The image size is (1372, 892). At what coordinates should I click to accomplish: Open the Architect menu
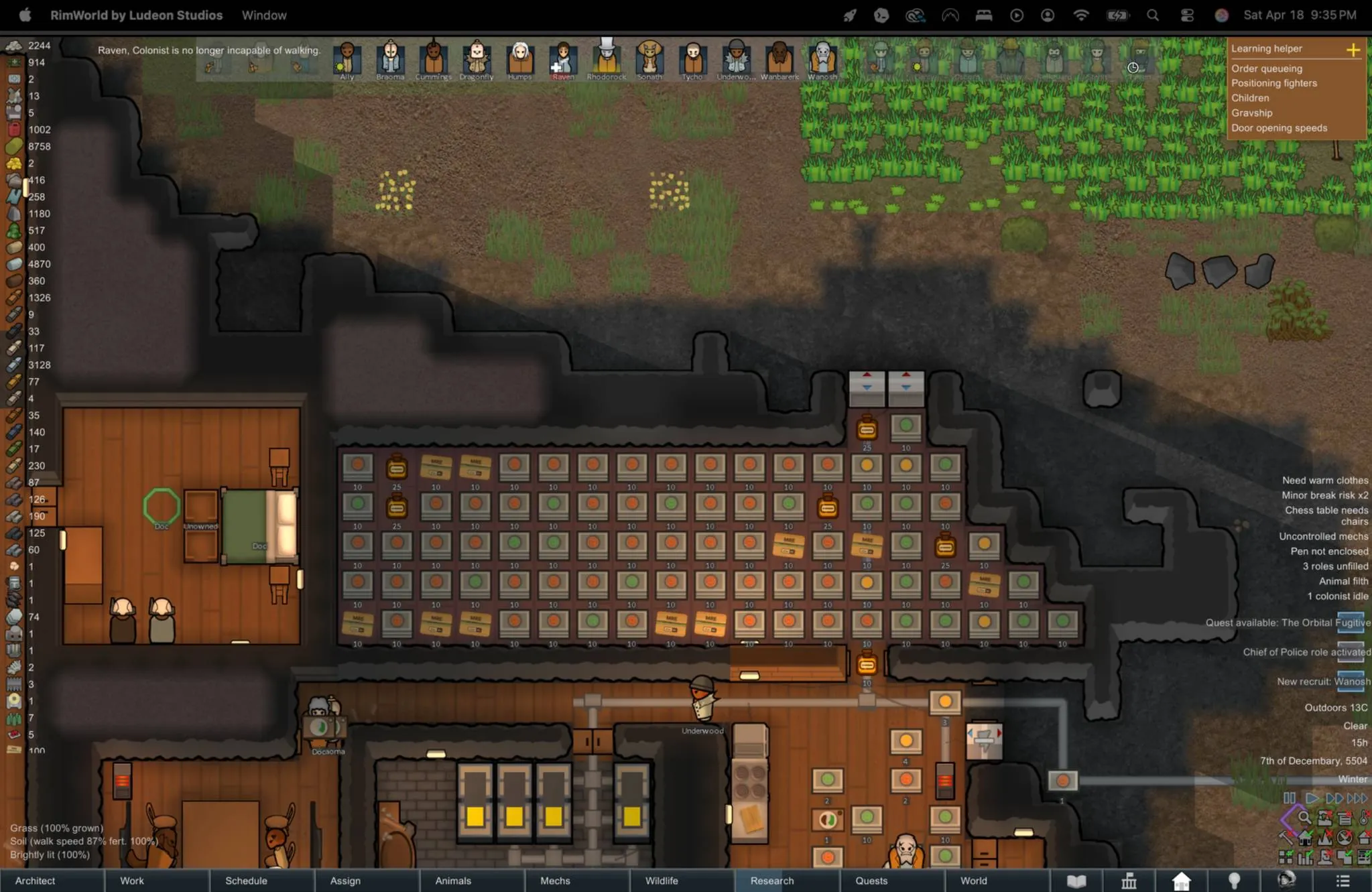(36, 881)
